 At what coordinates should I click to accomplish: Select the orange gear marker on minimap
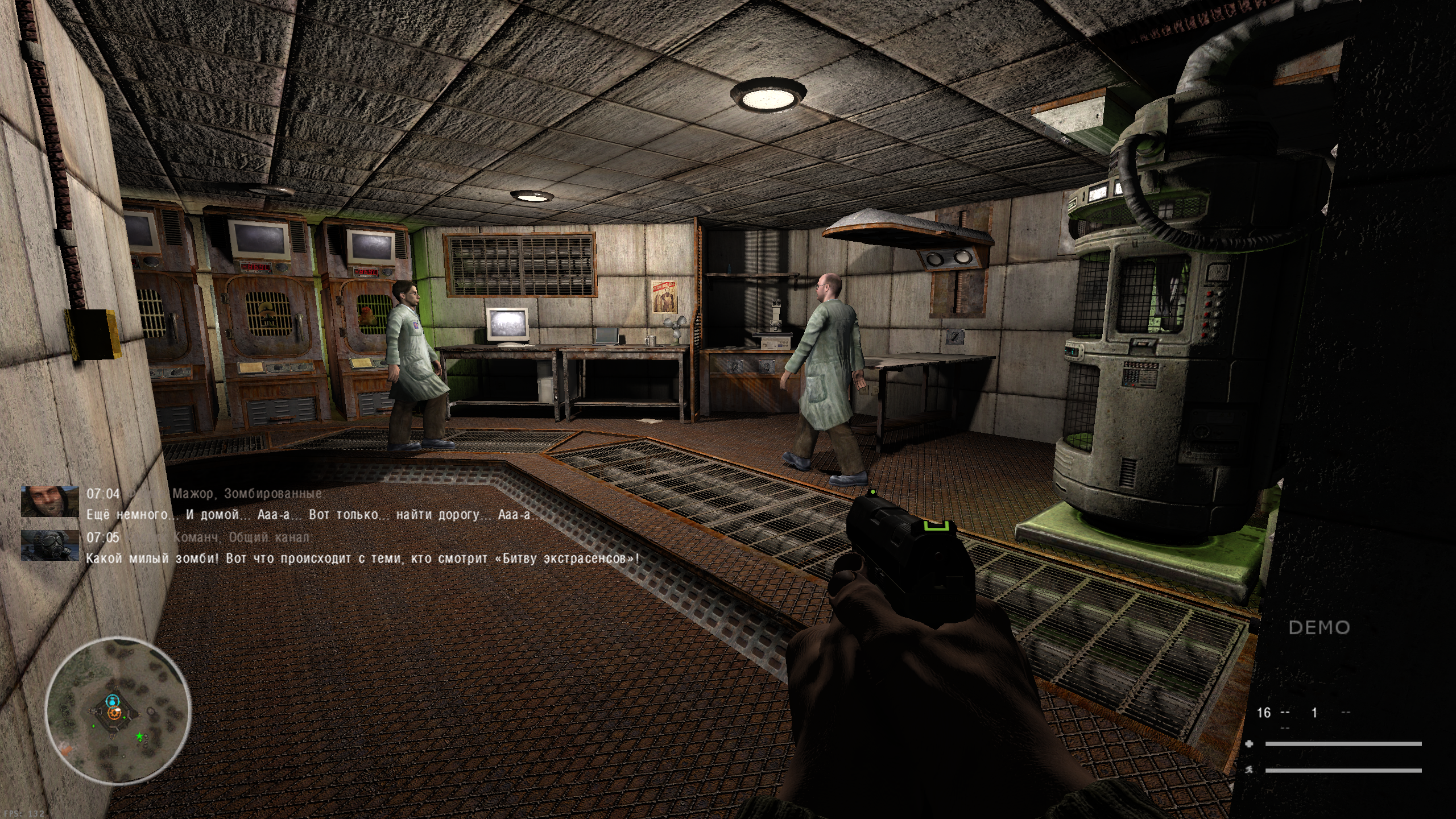pos(114,712)
